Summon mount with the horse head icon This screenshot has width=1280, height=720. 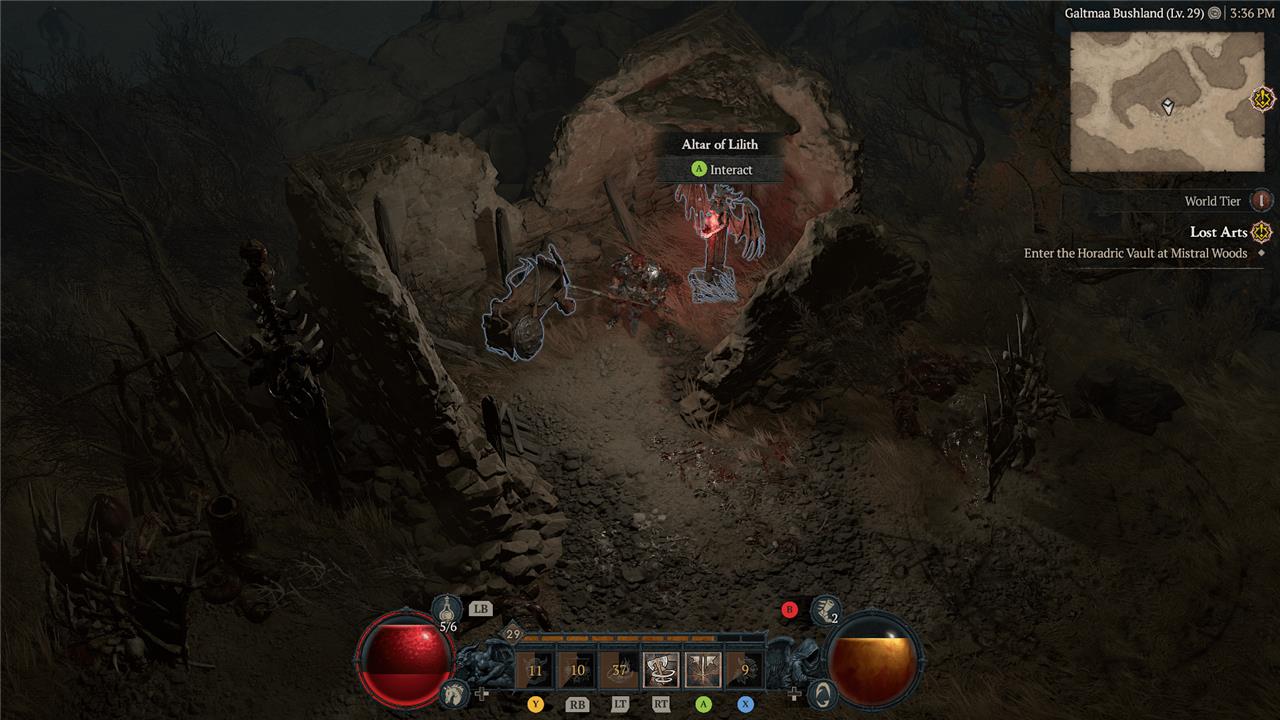453,691
